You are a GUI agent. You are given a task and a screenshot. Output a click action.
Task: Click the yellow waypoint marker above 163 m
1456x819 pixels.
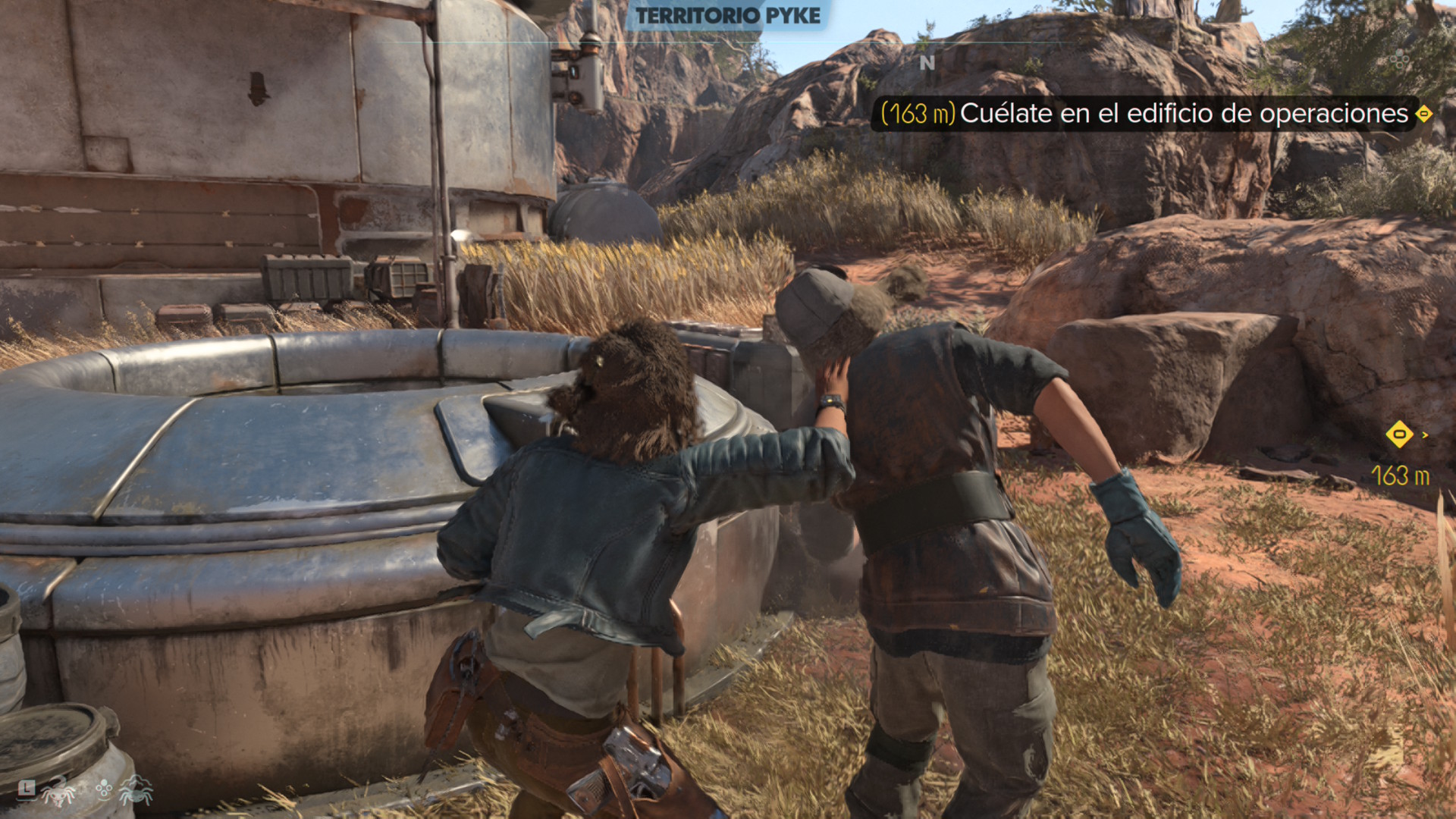point(1399,435)
